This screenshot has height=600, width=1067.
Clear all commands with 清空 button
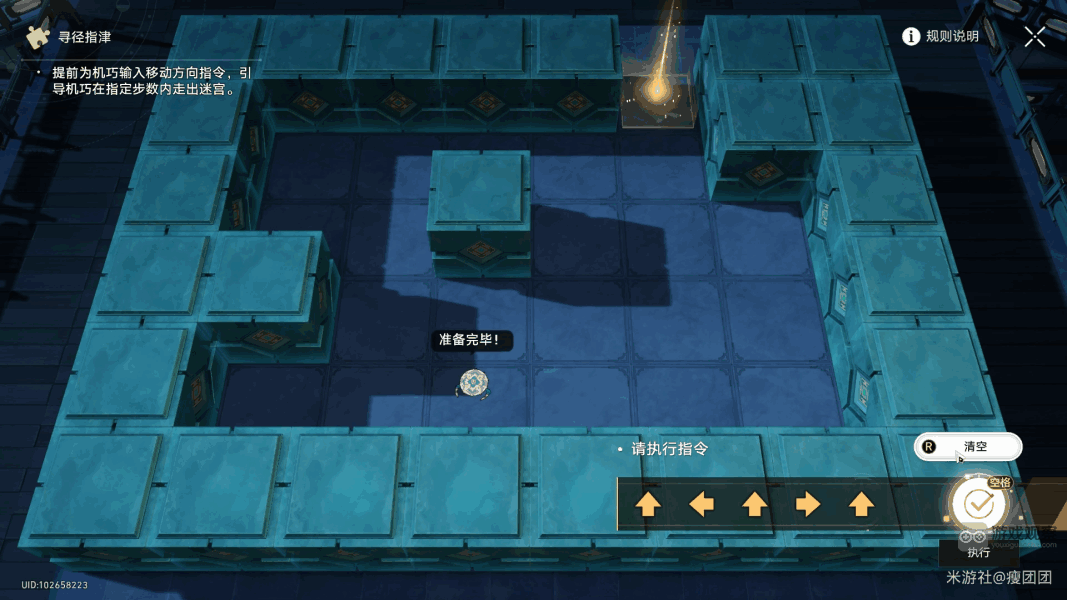pos(967,447)
